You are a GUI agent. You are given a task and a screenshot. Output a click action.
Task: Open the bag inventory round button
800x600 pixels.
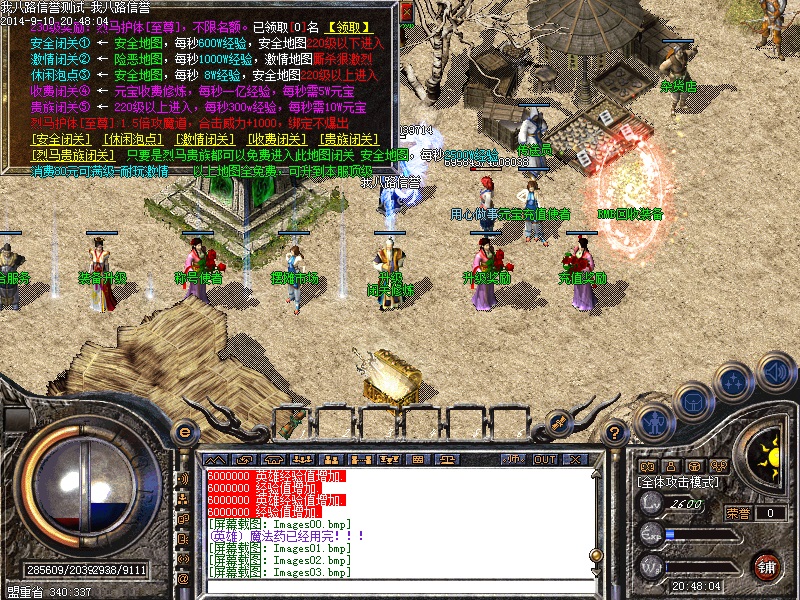tap(693, 402)
